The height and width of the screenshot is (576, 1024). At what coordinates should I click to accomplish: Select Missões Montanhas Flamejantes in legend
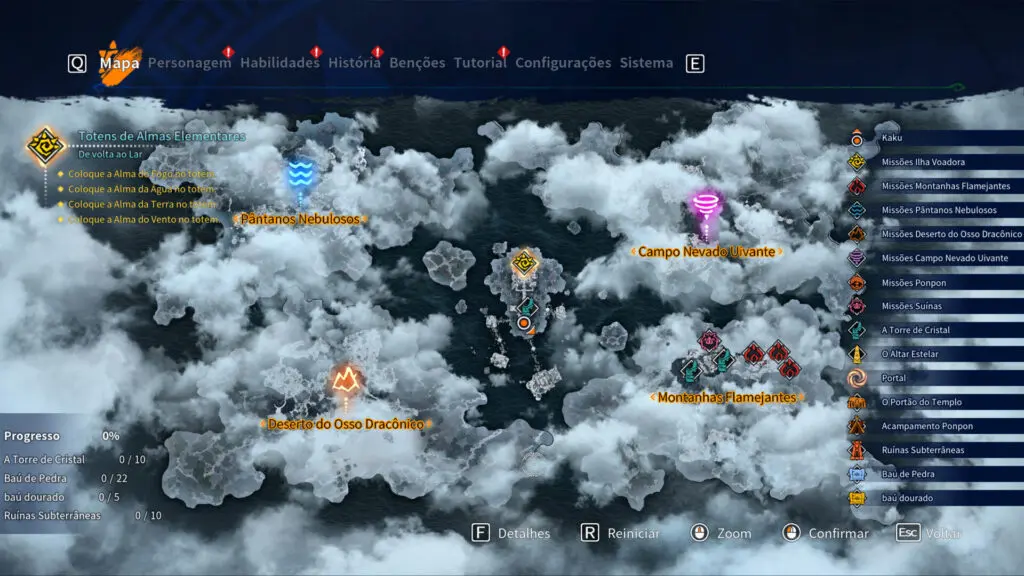click(x=944, y=186)
